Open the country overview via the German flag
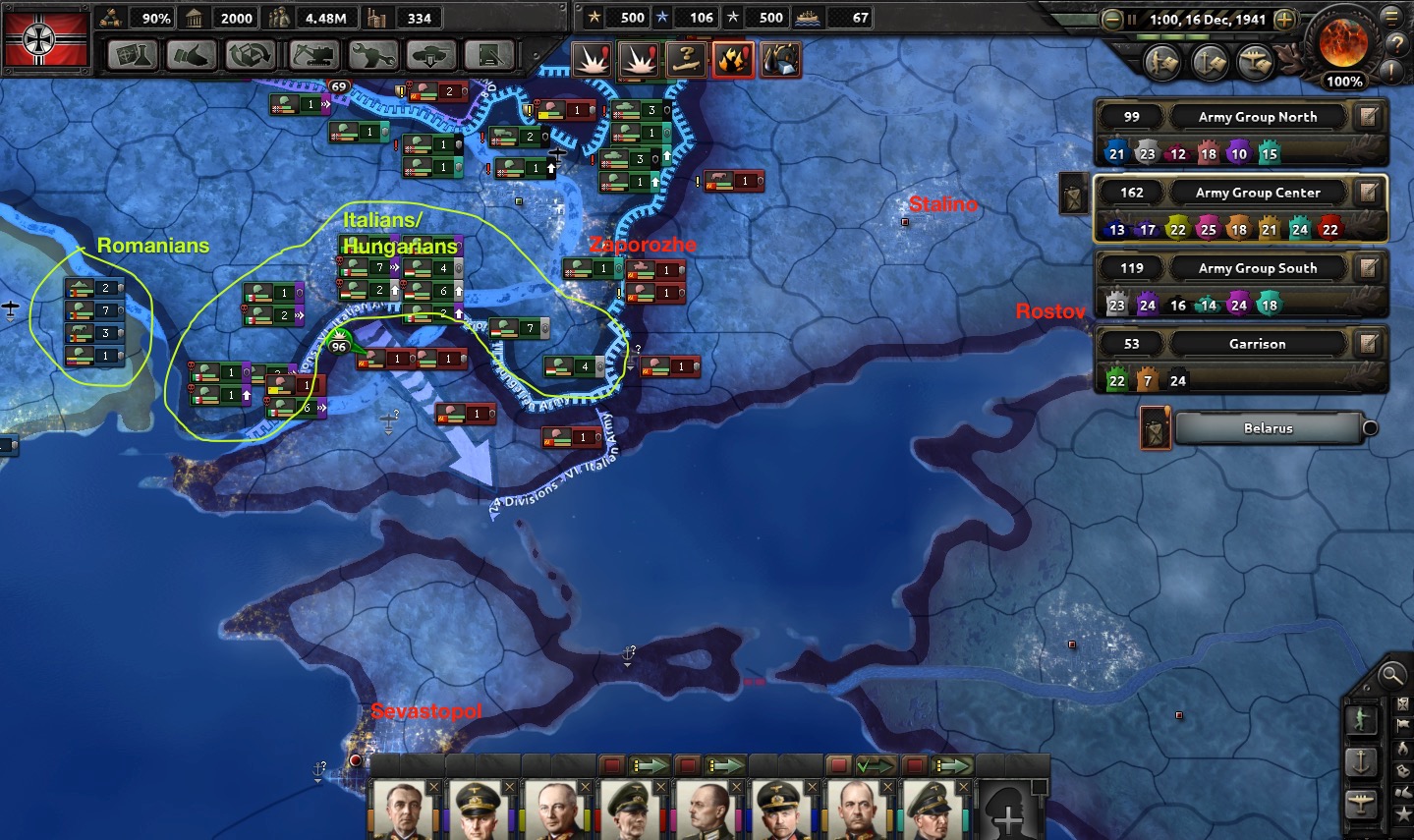Screen dimensions: 1414x840 tap(39, 38)
